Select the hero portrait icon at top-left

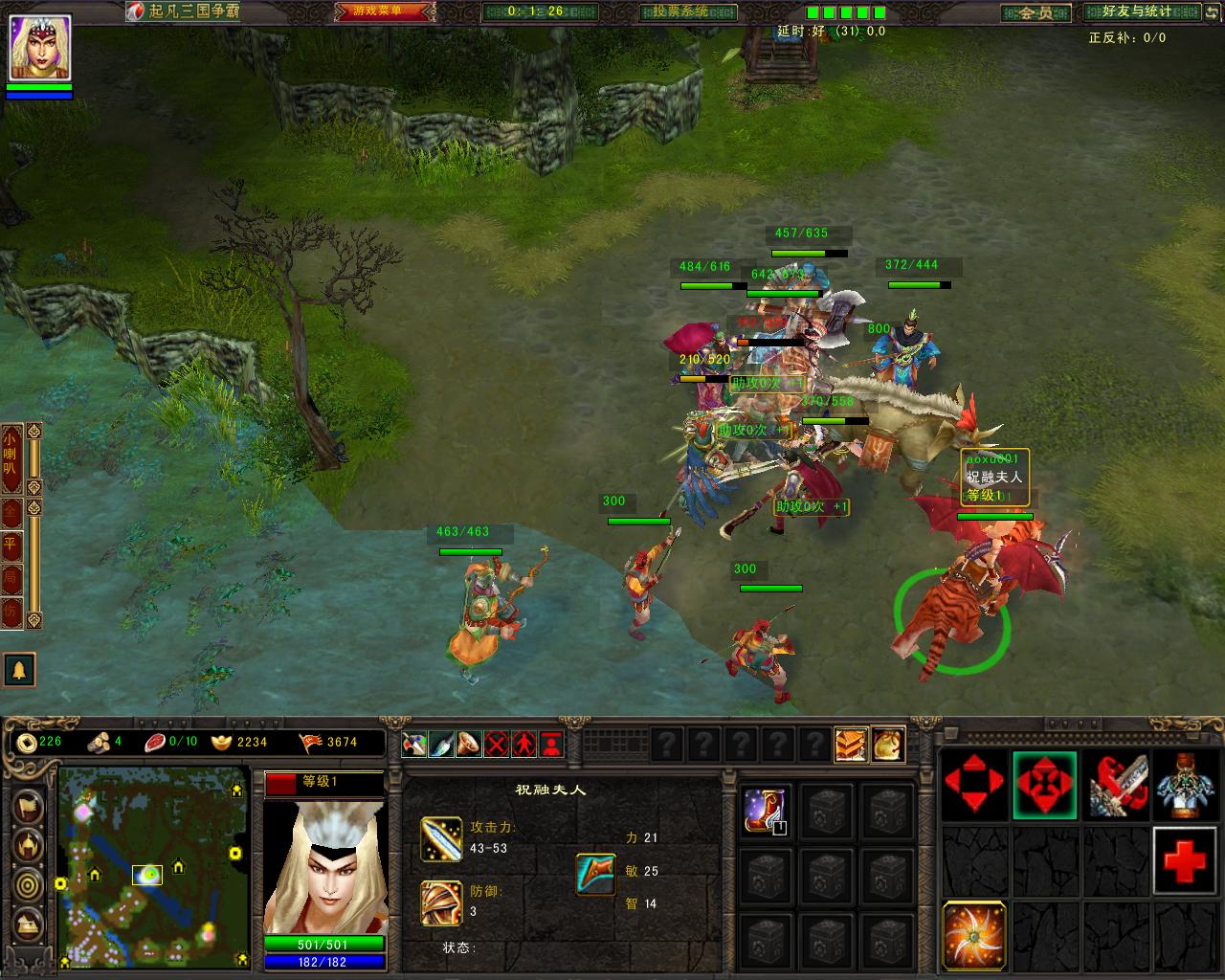(39, 48)
